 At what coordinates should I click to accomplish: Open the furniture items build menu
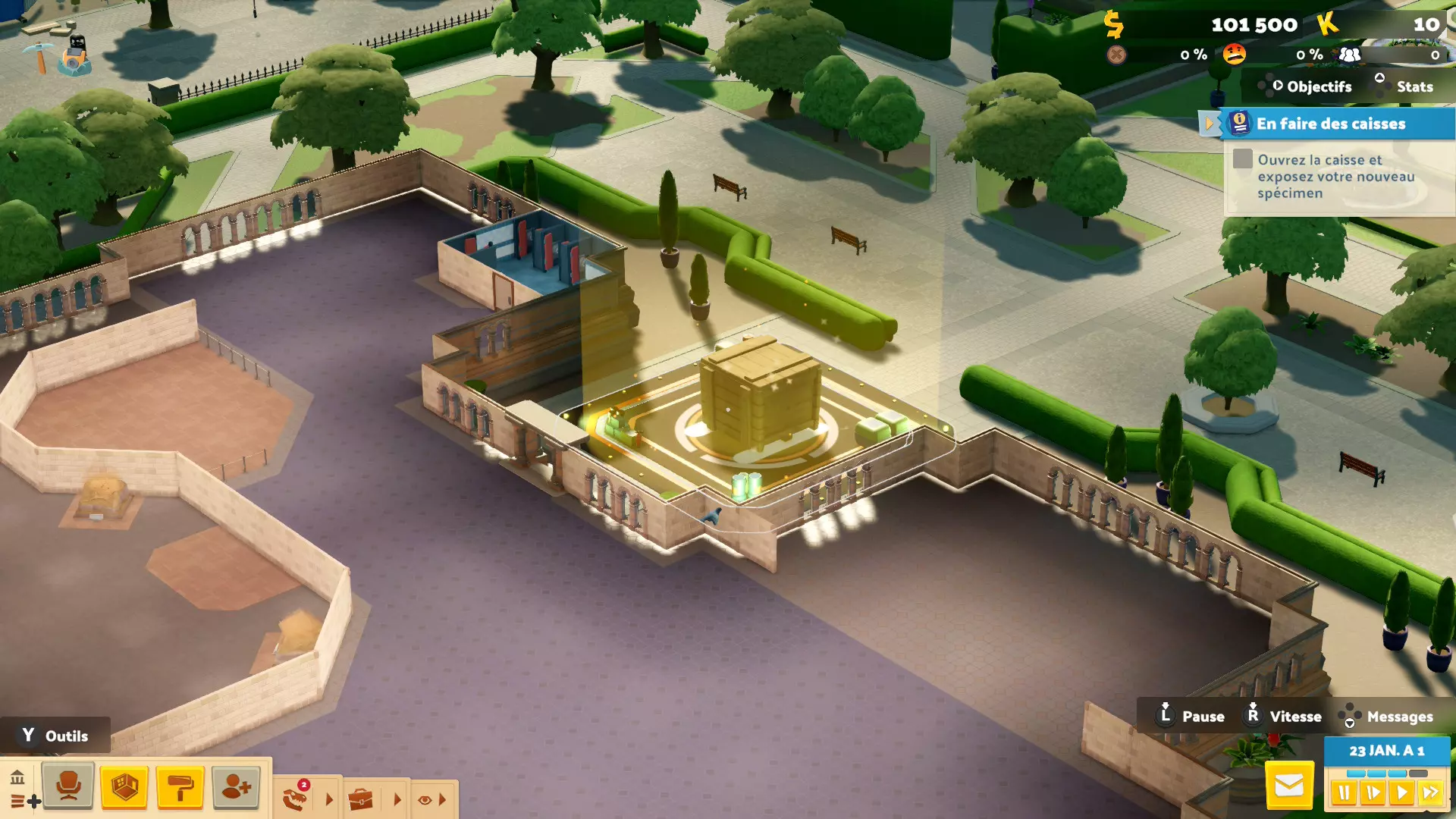pyautogui.click(x=68, y=786)
